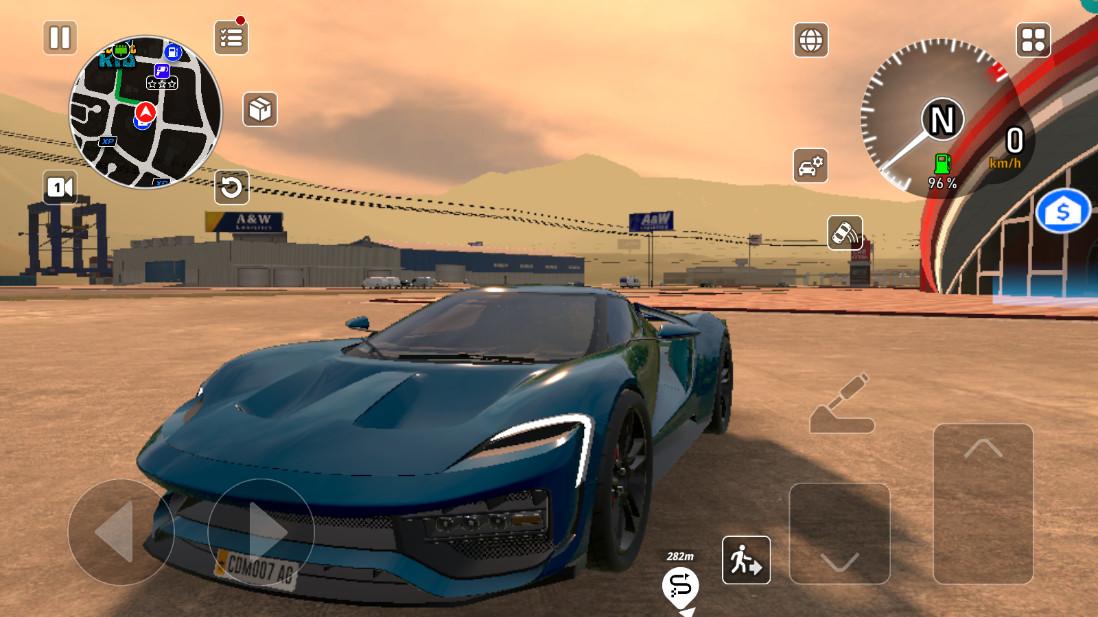1098x617 pixels.
Task: Steer right with the right arrow
Action: point(261,532)
